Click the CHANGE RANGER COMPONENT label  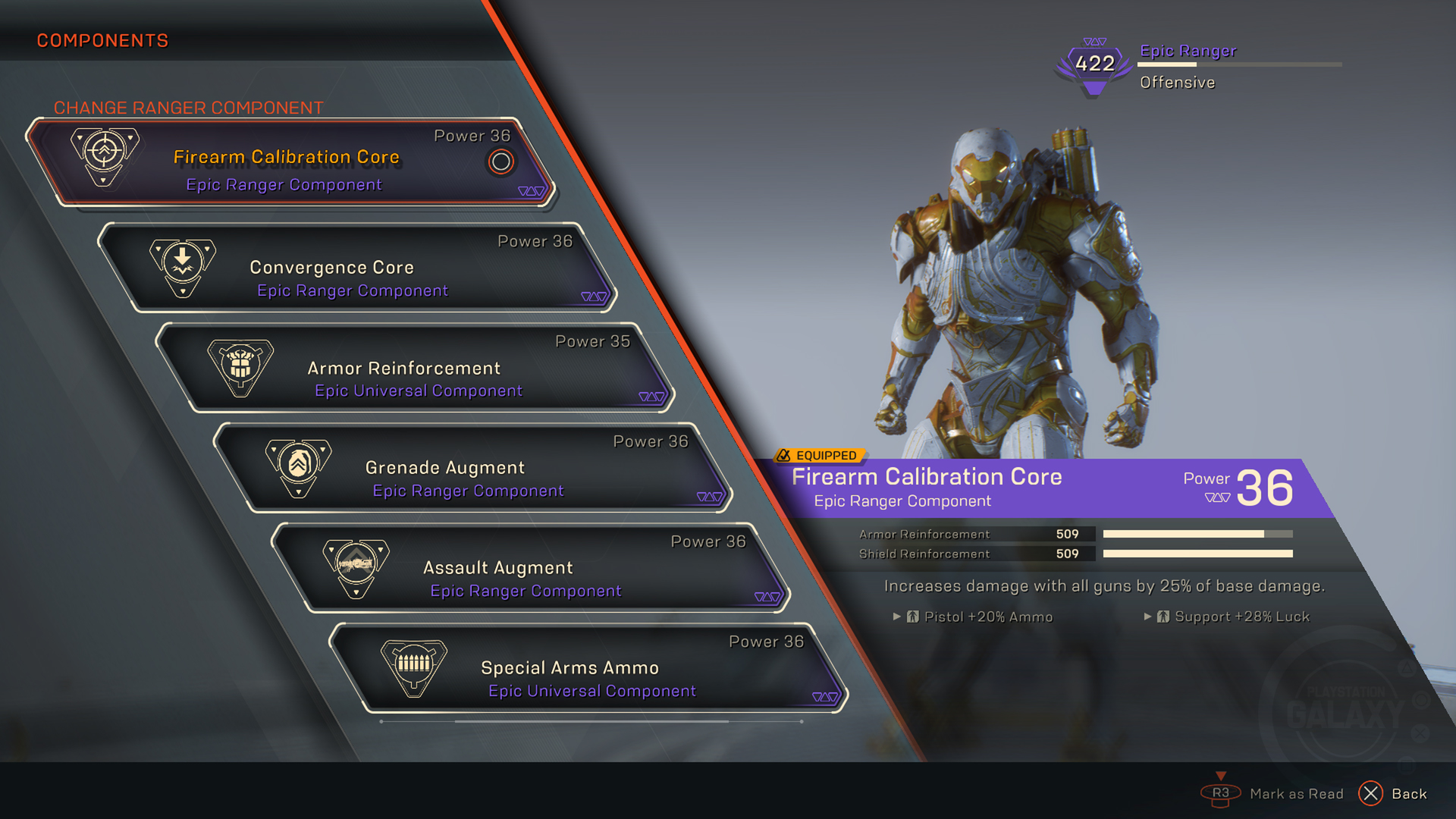(189, 108)
